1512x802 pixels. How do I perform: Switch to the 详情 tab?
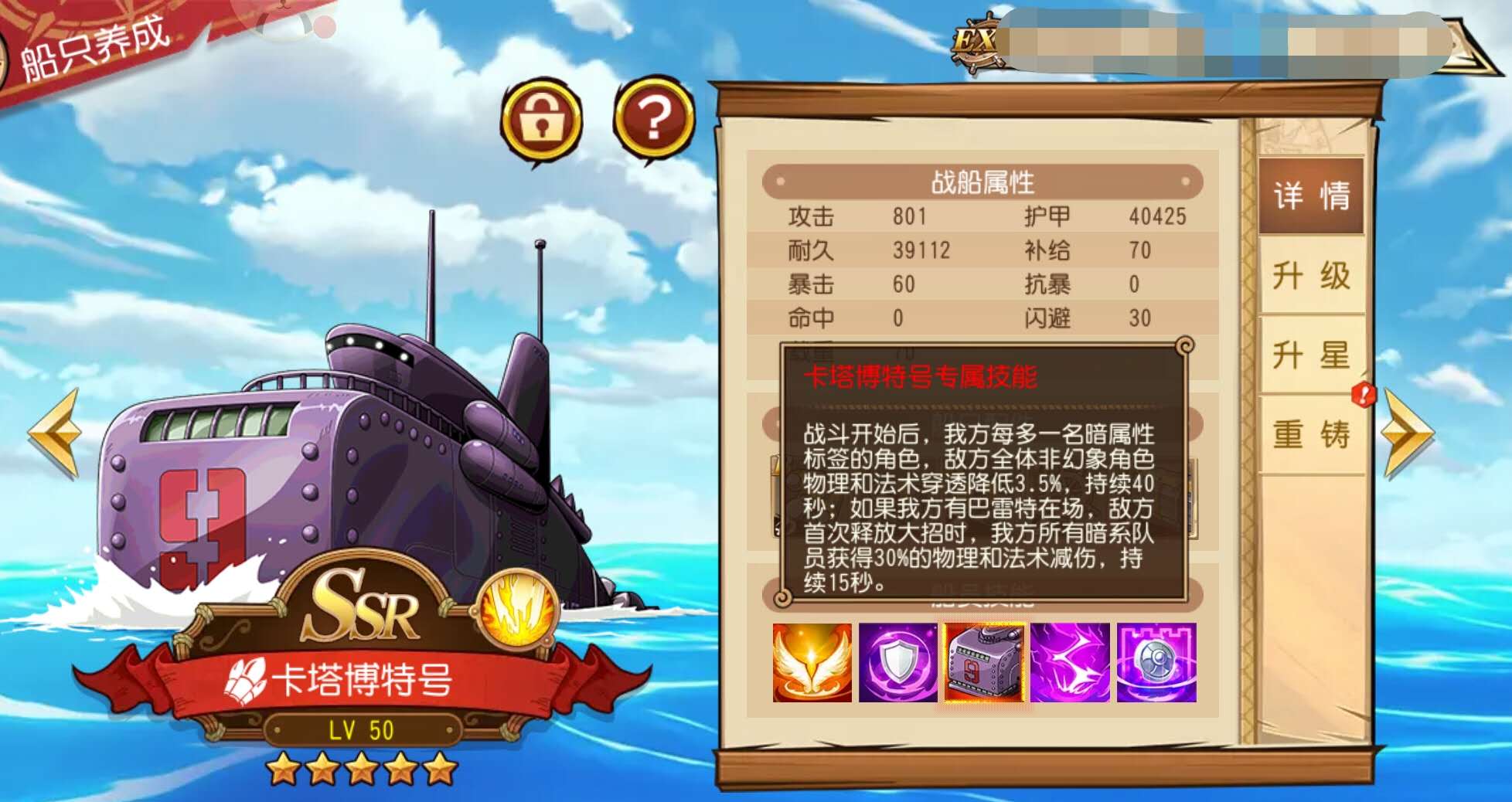pyautogui.click(x=1312, y=197)
